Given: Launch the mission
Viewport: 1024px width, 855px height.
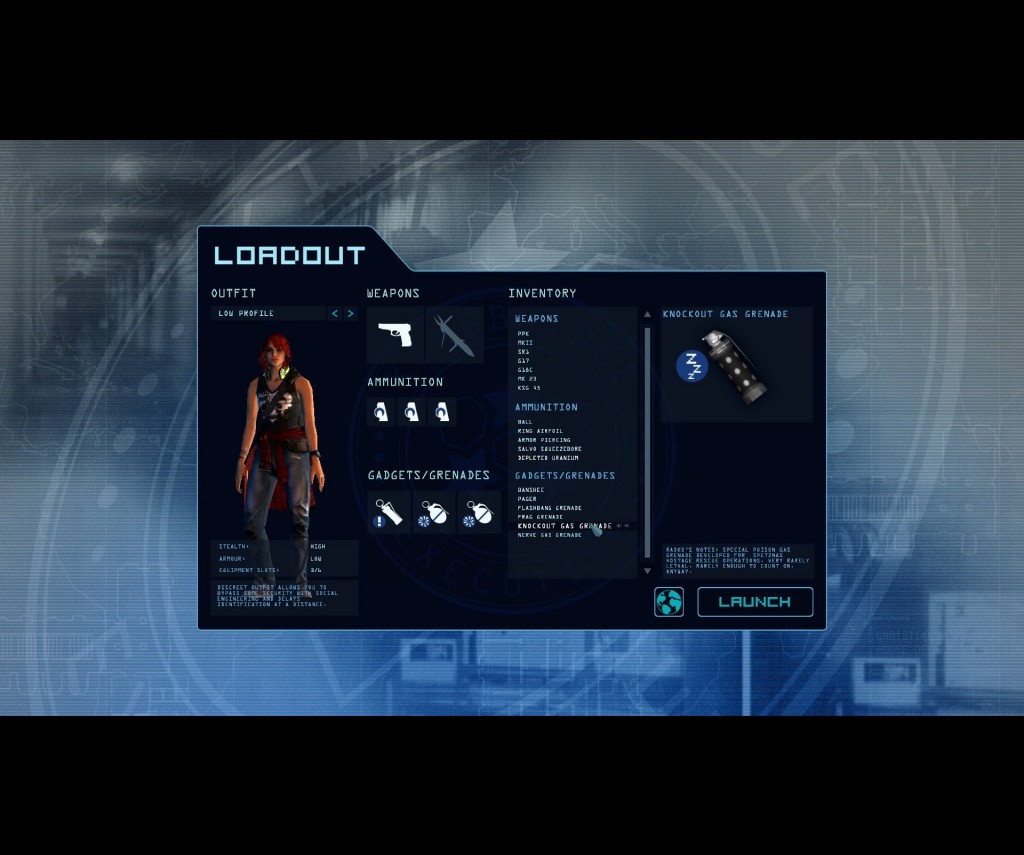Looking at the screenshot, I should point(754,602).
